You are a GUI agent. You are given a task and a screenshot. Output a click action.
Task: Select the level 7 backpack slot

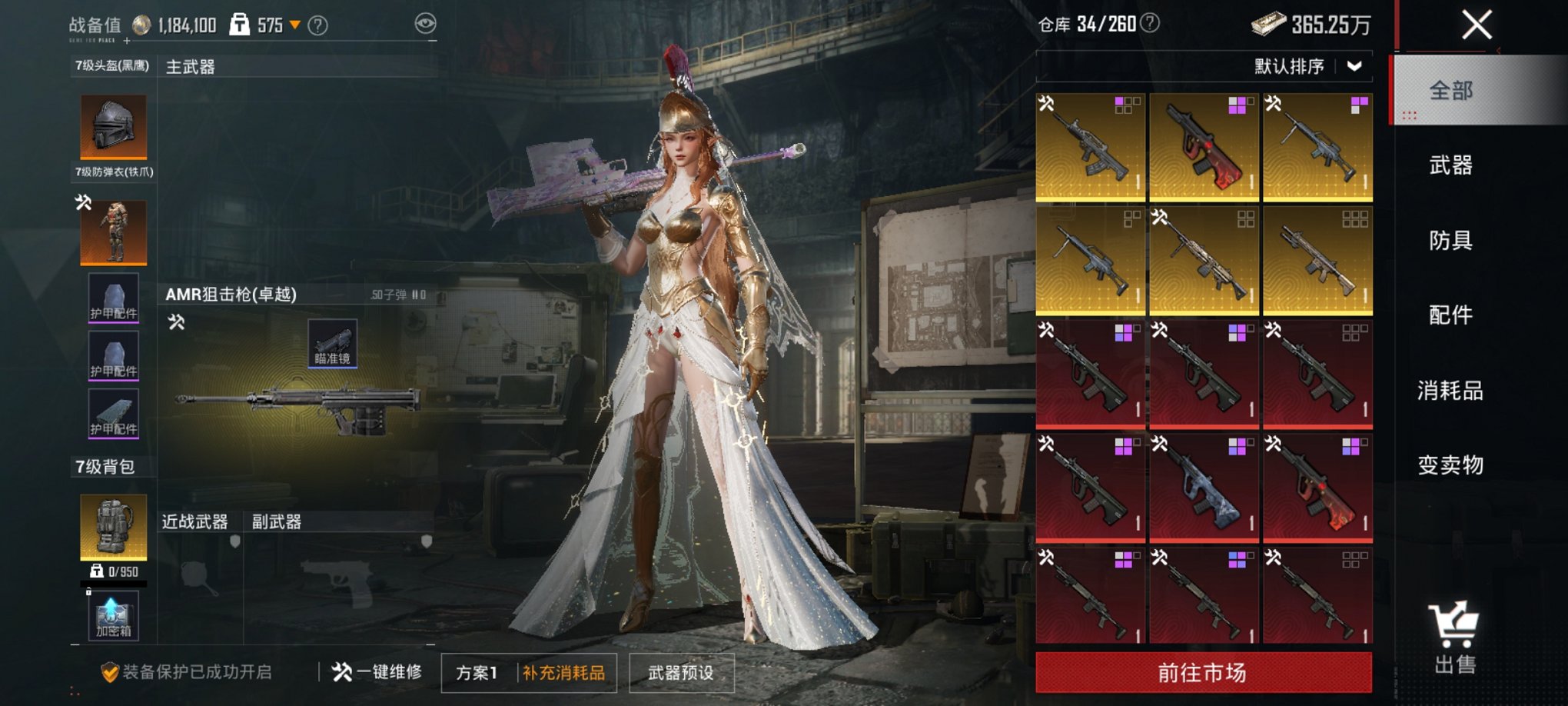114,527
